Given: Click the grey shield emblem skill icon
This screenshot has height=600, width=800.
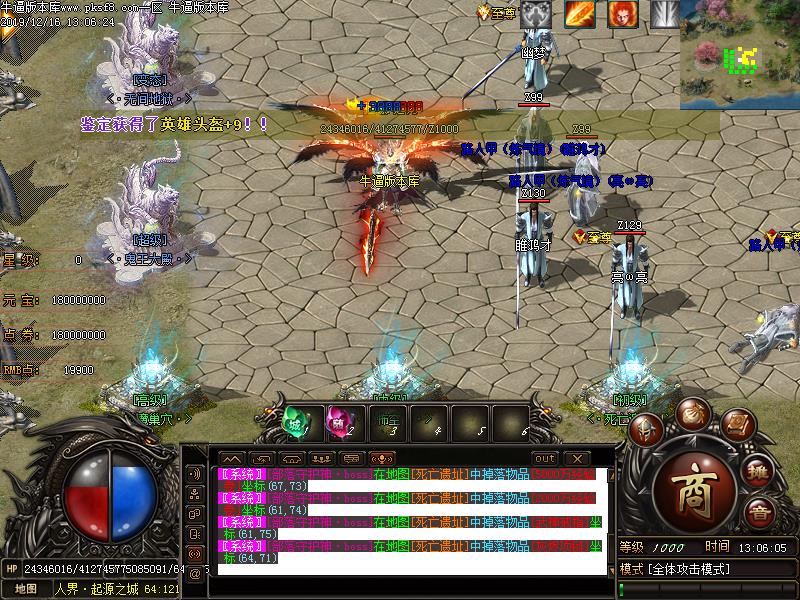Looking at the screenshot, I should (536, 14).
